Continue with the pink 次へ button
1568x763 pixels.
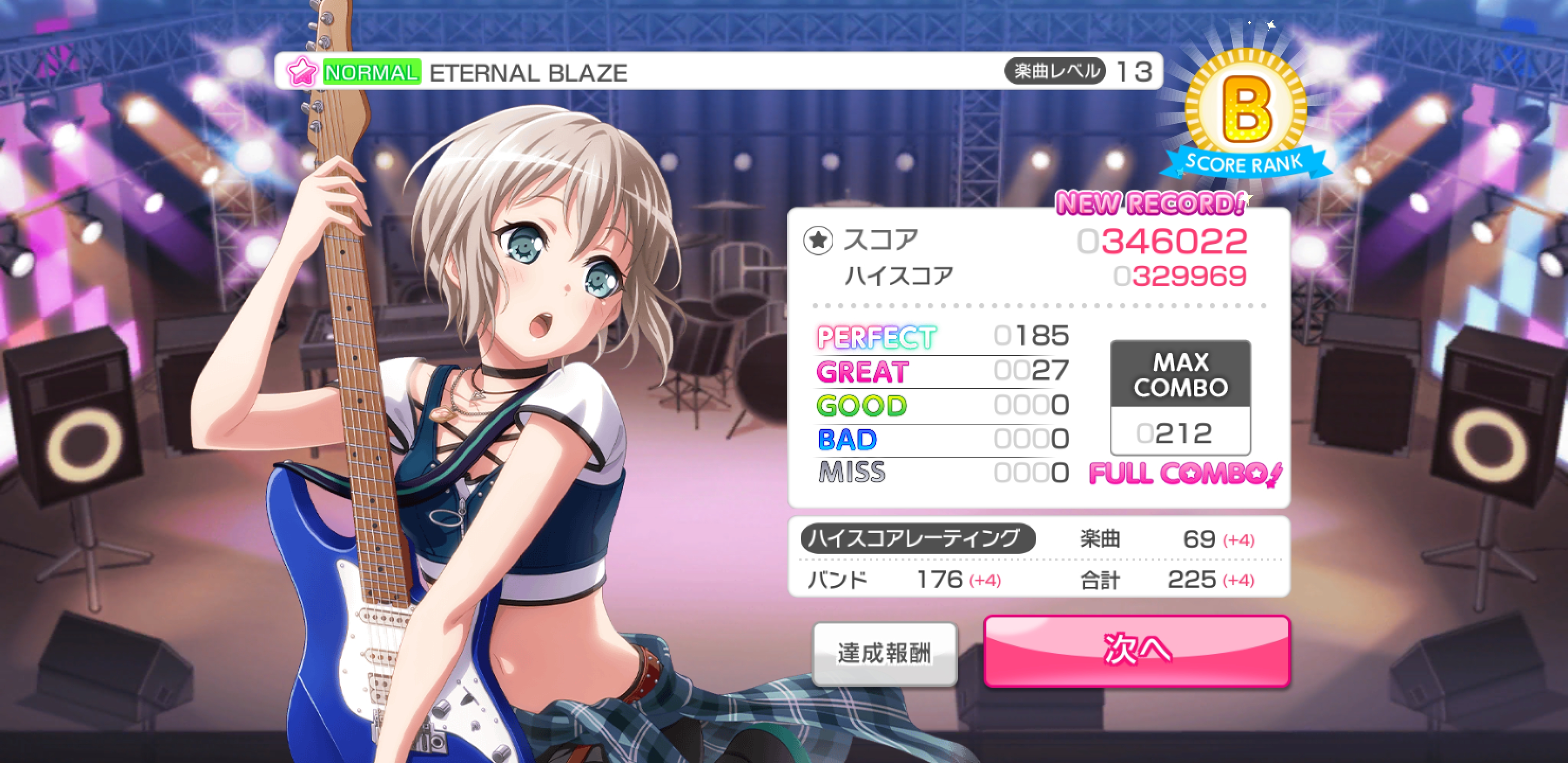tap(1136, 650)
